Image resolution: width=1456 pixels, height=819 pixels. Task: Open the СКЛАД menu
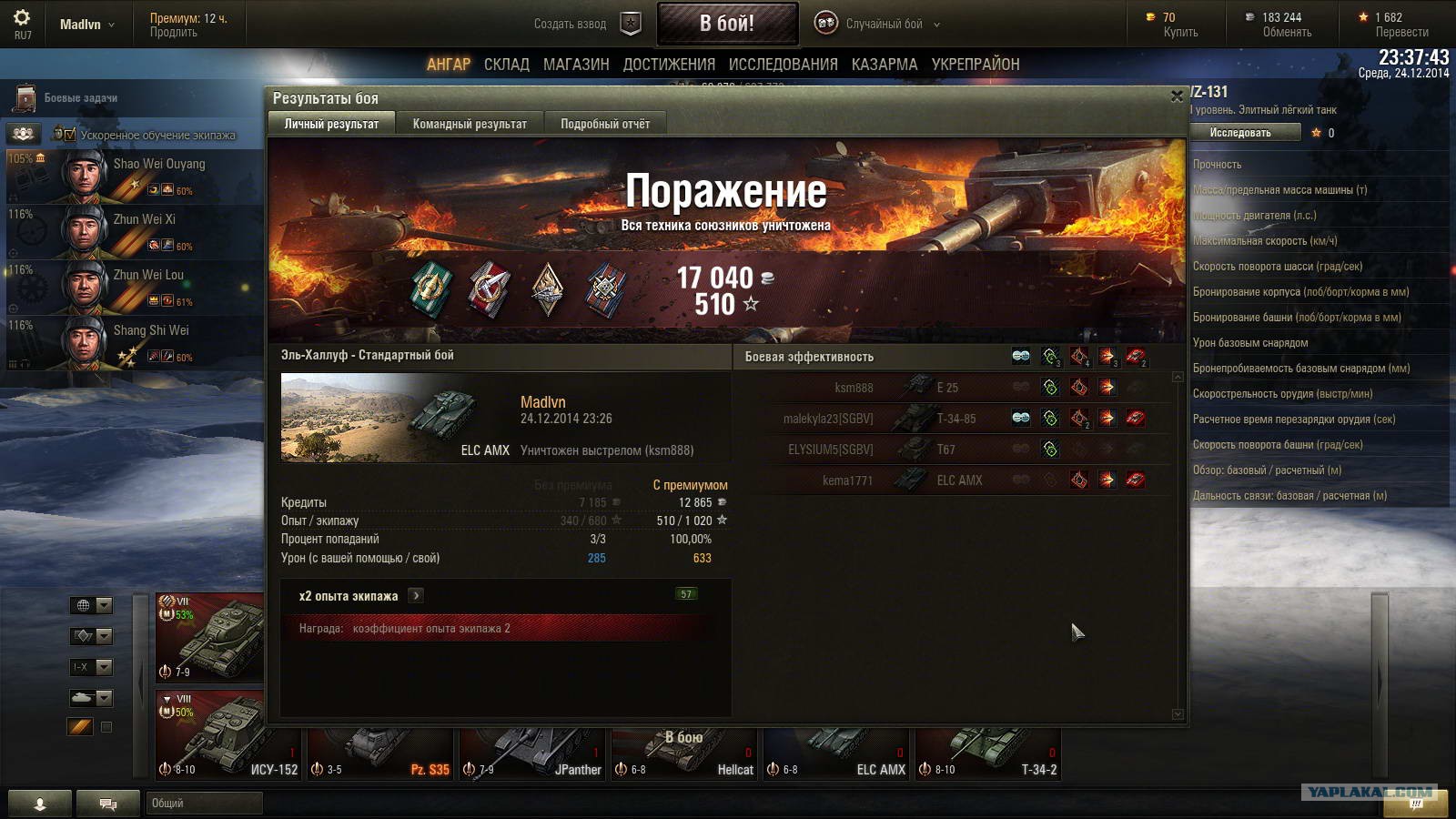[x=507, y=65]
